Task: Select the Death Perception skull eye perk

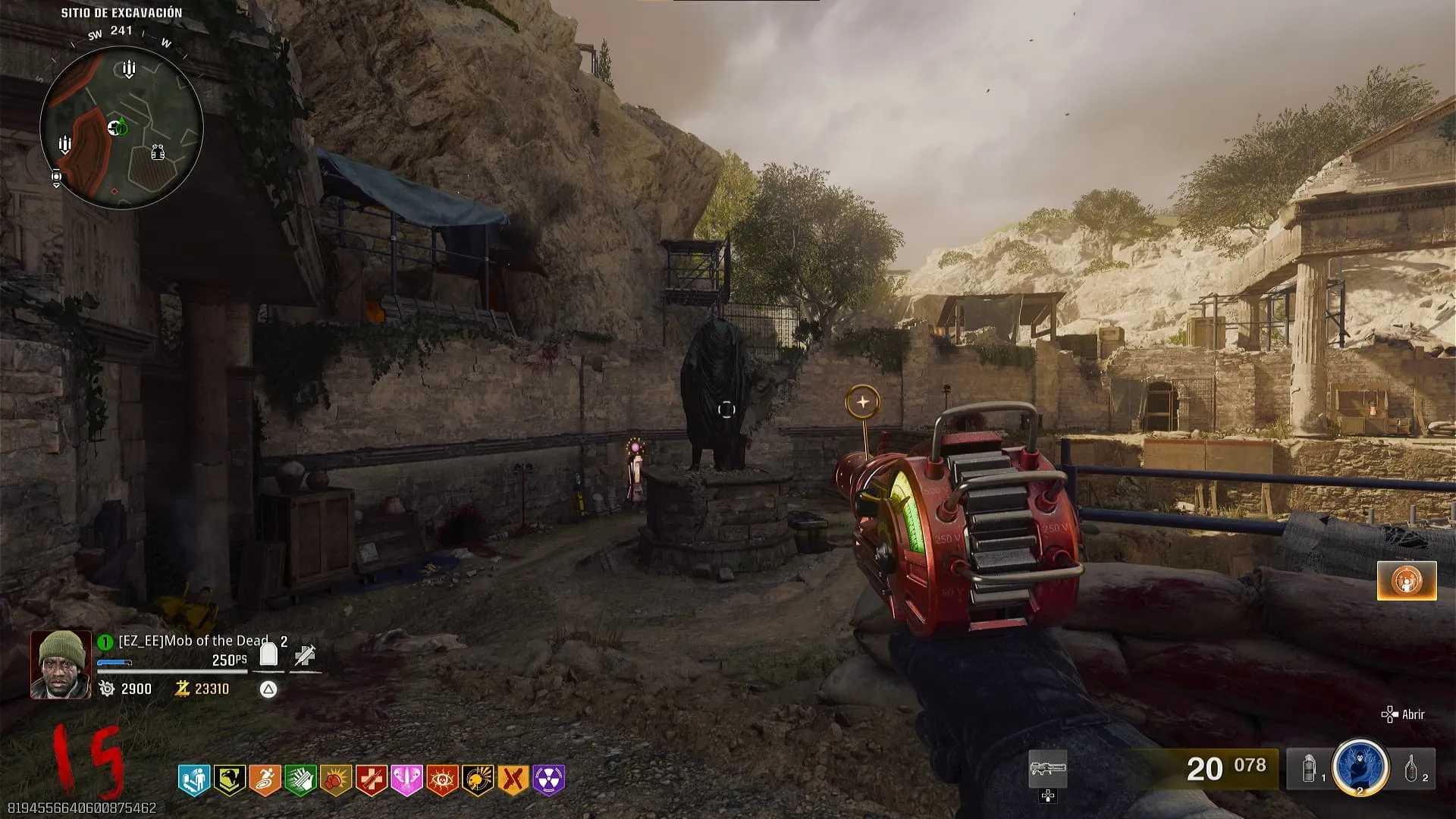Action: point(442,780)
